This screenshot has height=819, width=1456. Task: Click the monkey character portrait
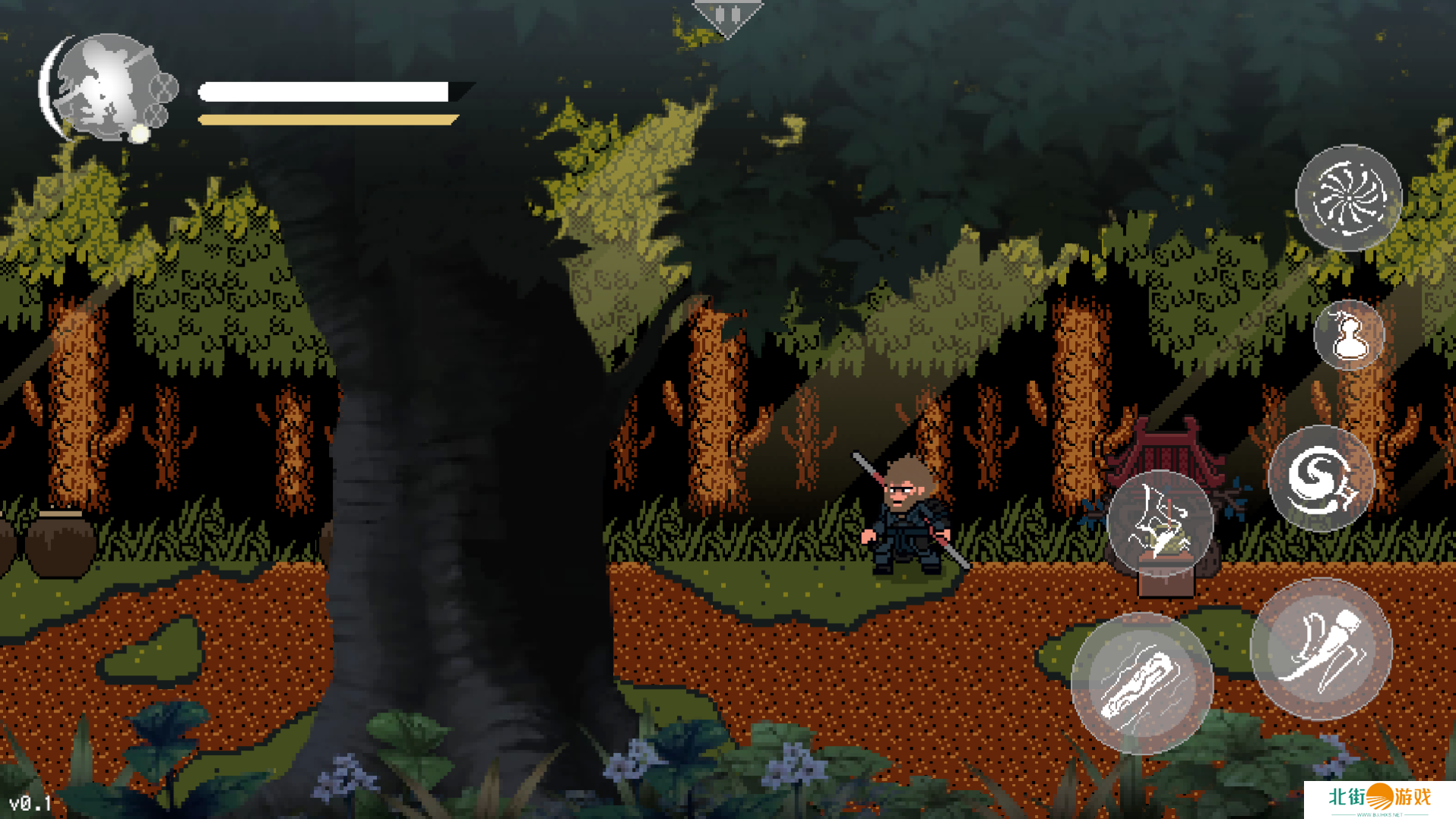pos(108,87)
